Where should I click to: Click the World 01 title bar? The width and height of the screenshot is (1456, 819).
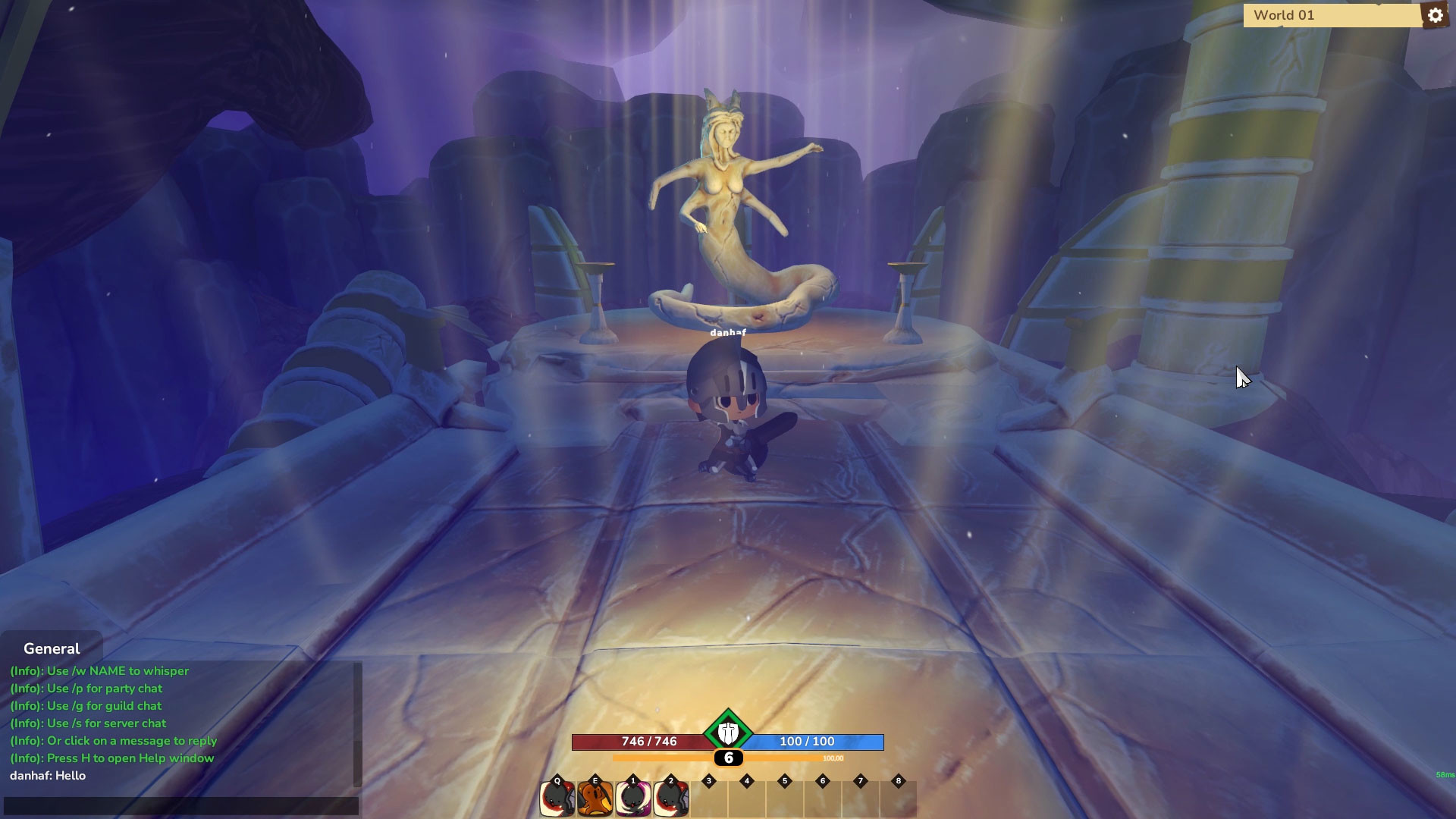pos(1331,14)
